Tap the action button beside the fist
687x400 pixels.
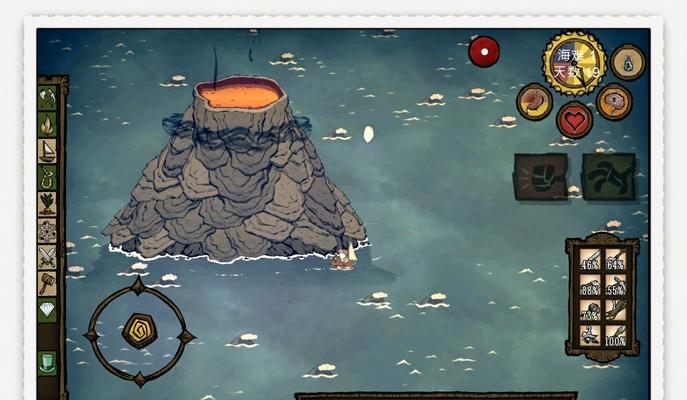point(607,177)
